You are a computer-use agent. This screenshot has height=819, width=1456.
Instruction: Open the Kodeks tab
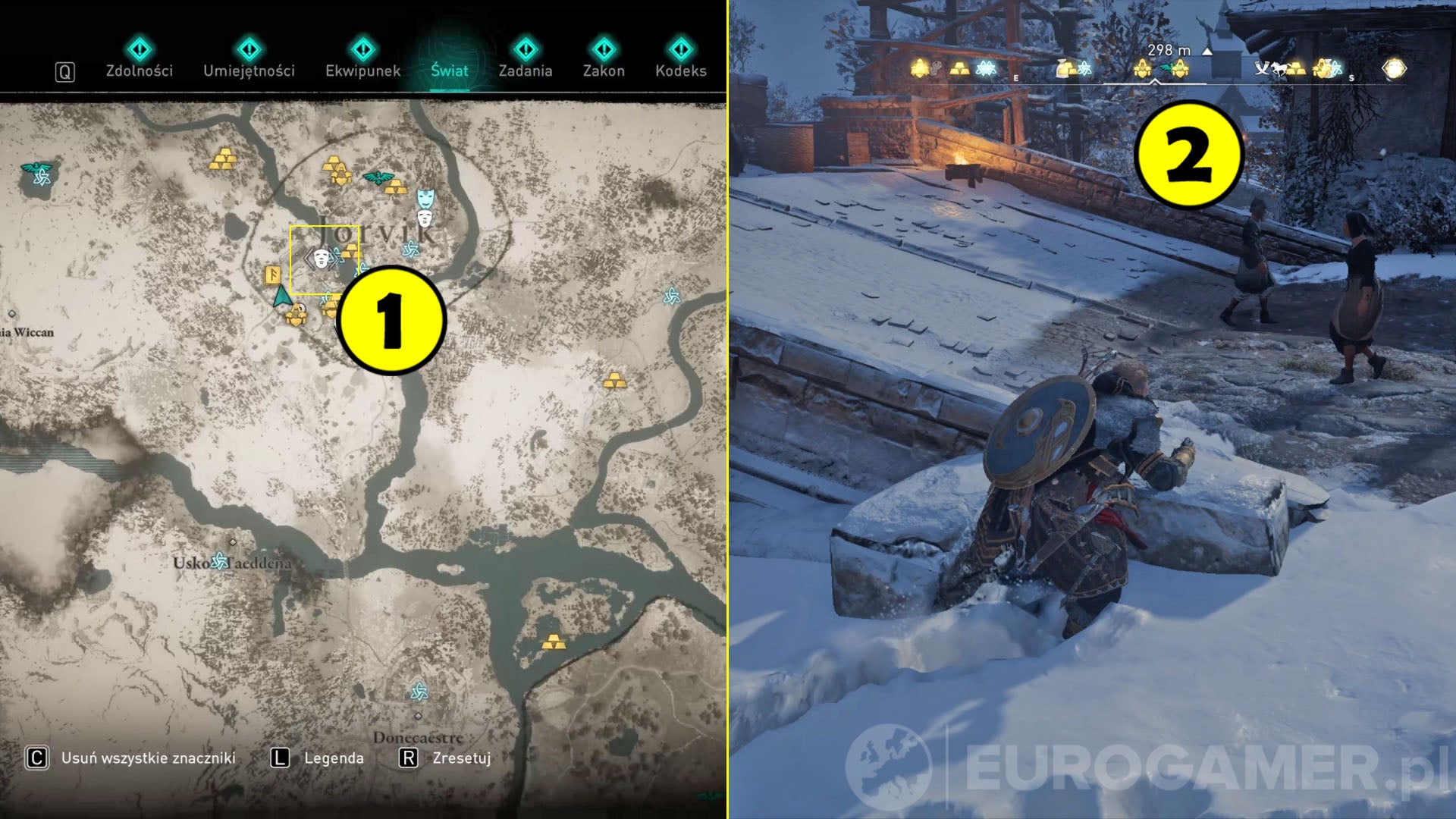coord(682,71)
